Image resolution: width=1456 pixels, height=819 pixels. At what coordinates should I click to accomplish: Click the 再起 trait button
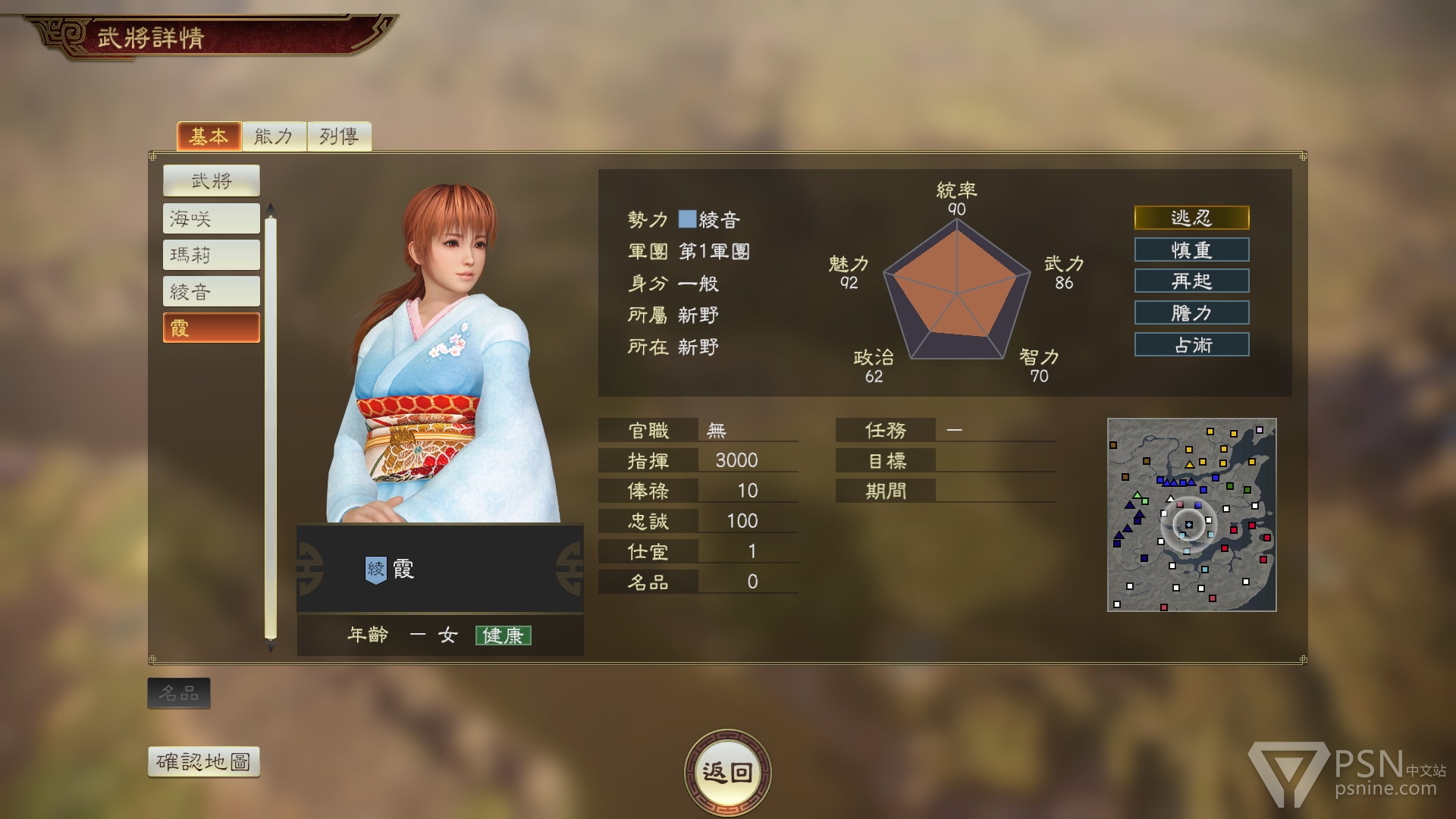point(1191,281)
